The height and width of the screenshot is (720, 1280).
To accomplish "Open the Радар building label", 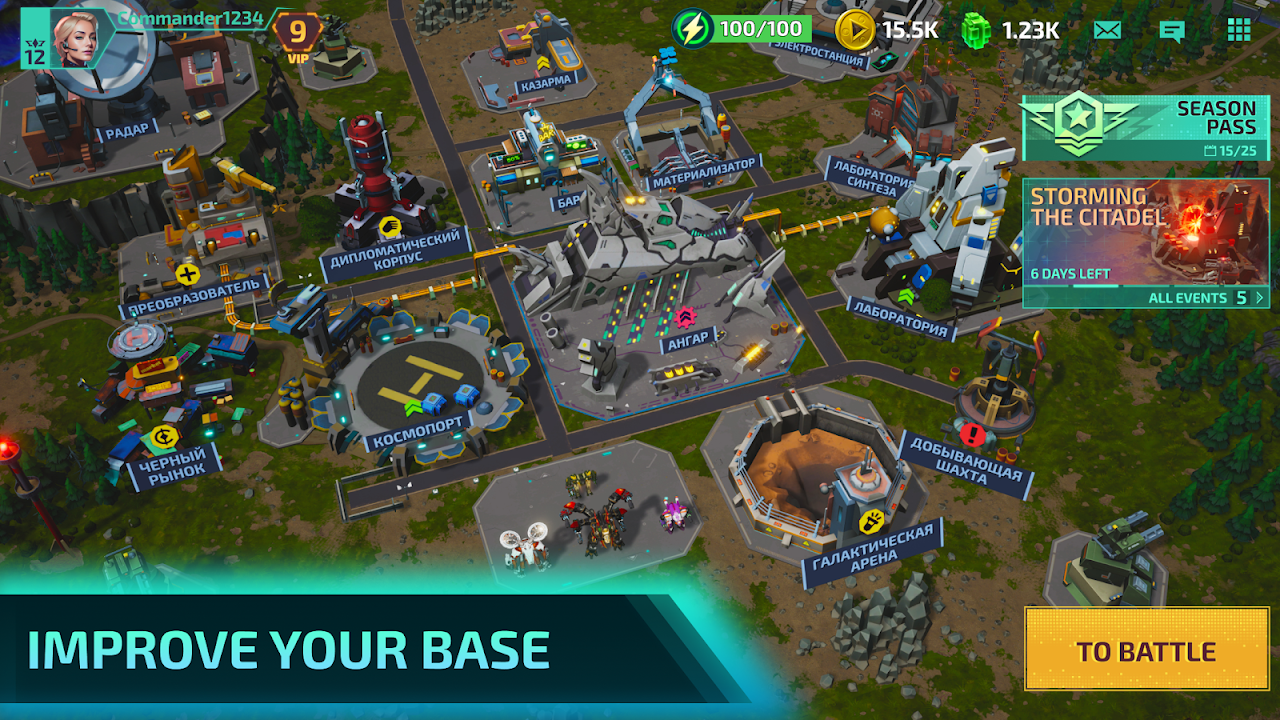I will pyautogui.click(x=127, y=129).
